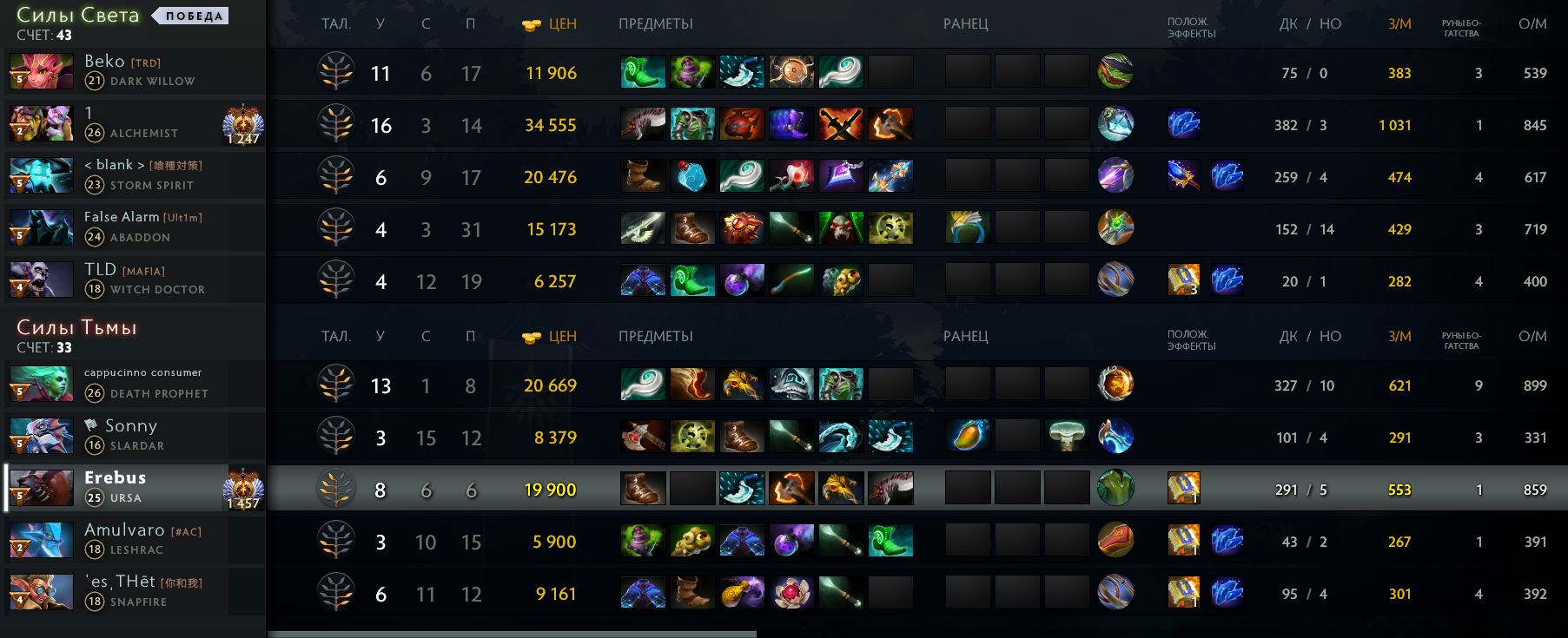Click the bottom horizontal scrollbar
The image size is (1568, 638).
(512, 634)
